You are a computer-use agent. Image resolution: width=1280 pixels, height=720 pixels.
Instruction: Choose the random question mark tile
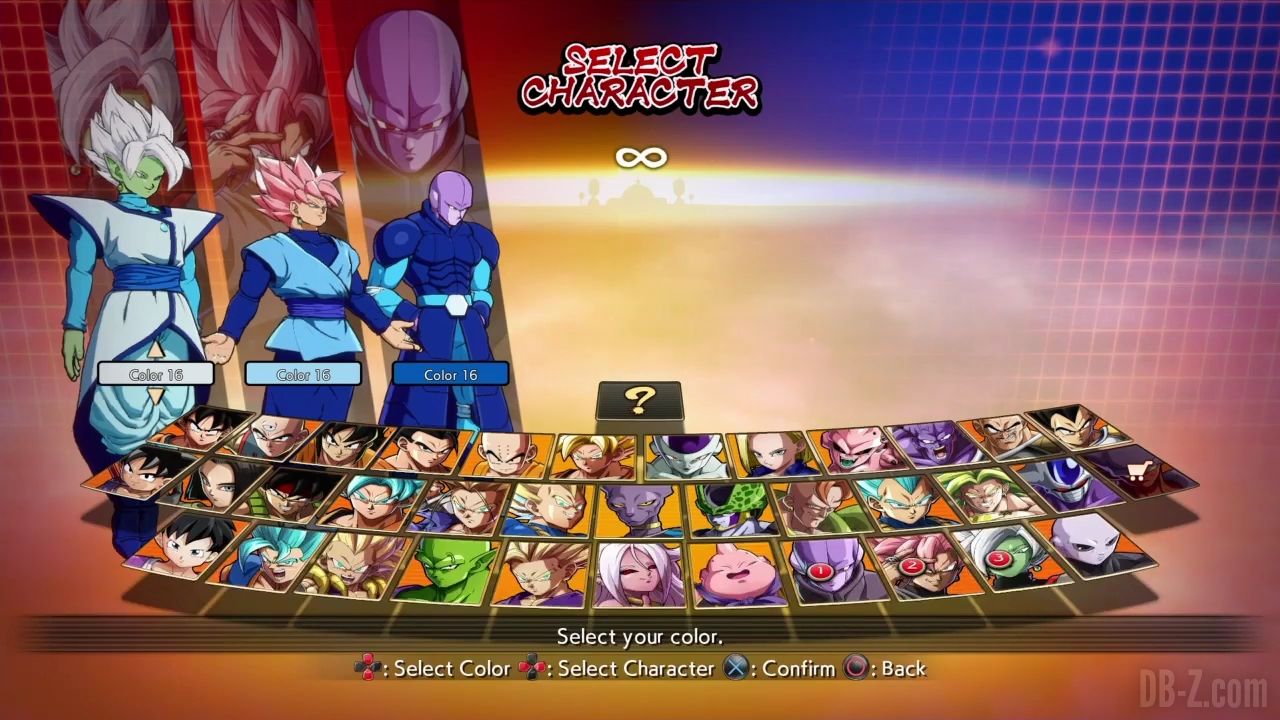coord(639,401)
